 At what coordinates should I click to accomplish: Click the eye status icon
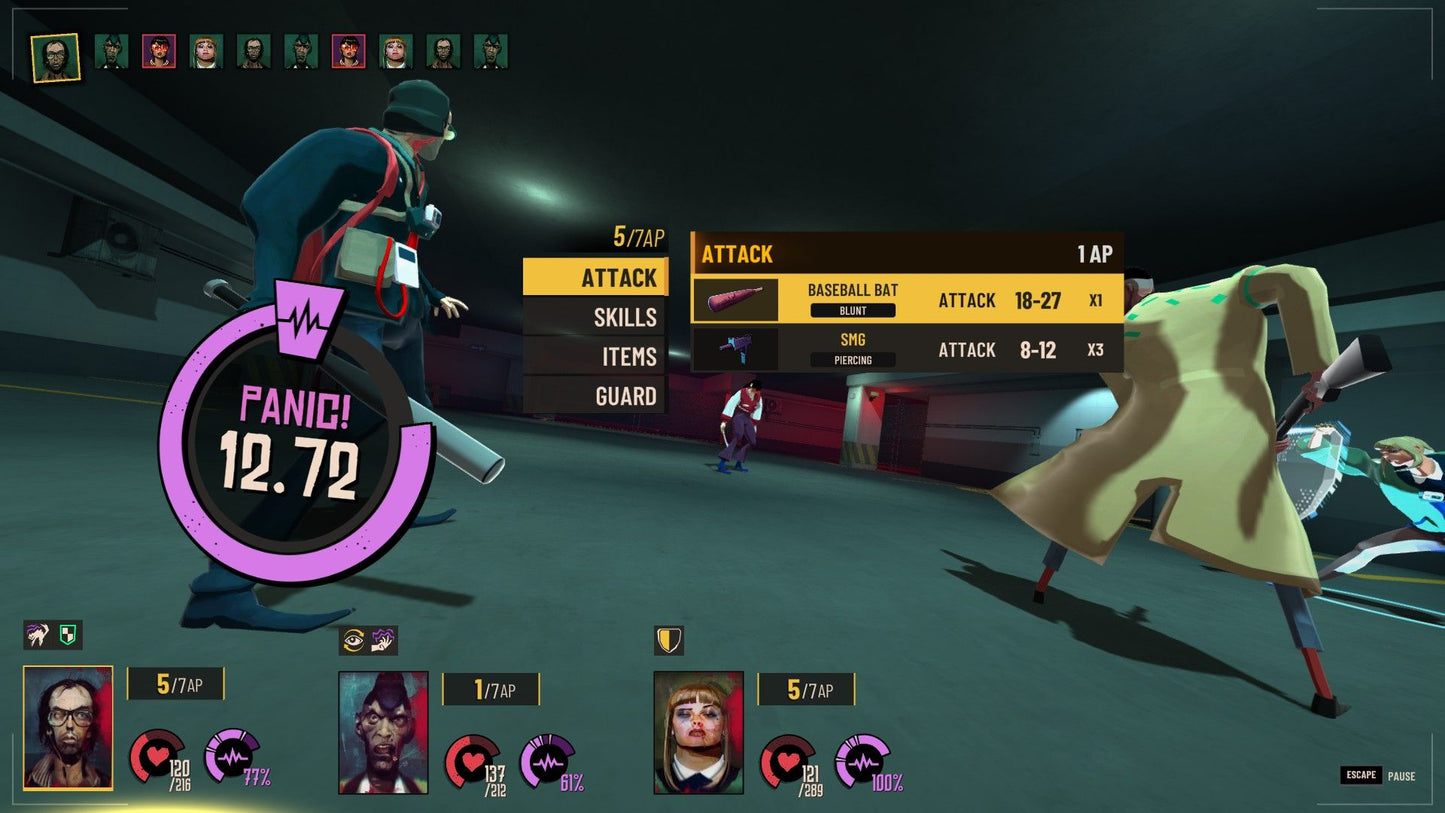(353, 640)
